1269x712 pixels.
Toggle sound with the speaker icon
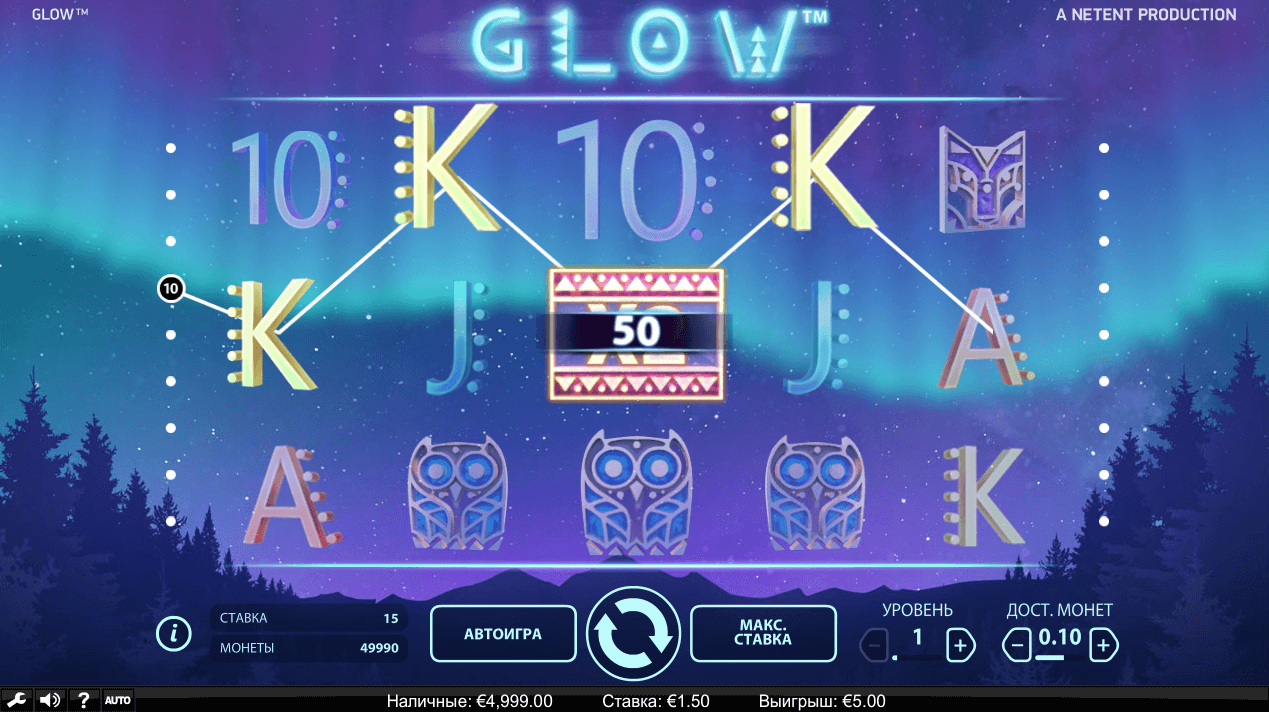(x=50, y=700)
